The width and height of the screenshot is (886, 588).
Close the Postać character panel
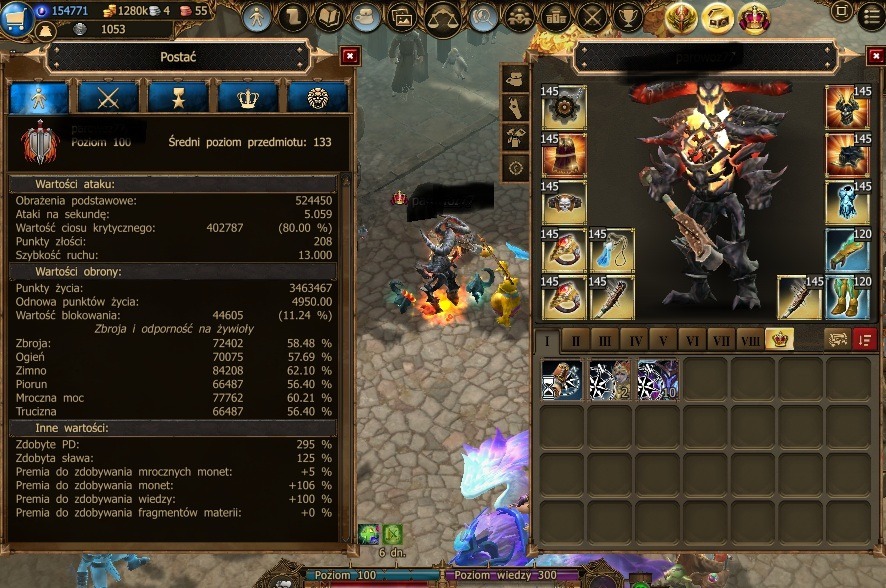pos(349,56)
